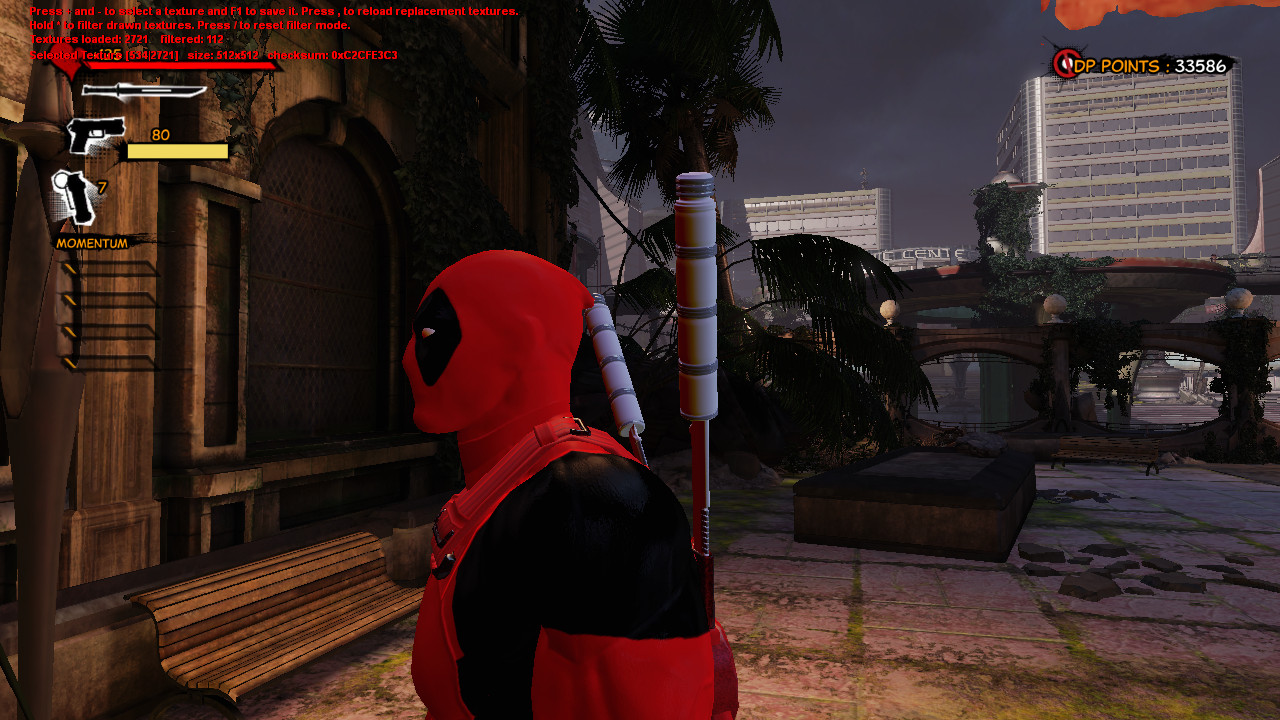Image resolution: width=1280 pixels, height=720 pixels.
Task: Click the second momentum chevron marker
Action: pyautogui.click(x=70, y=299)
